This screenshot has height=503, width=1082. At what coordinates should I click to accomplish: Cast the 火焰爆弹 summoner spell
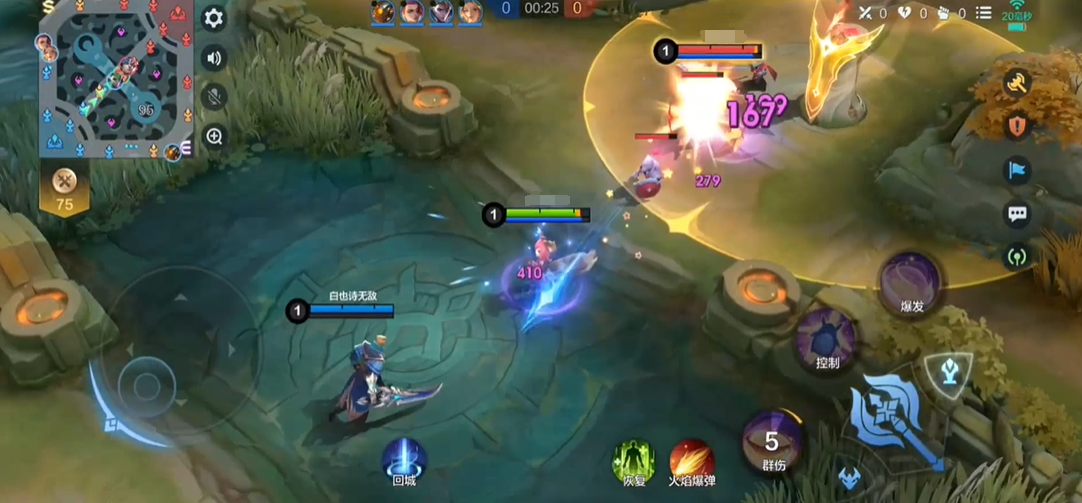(691, 459)
